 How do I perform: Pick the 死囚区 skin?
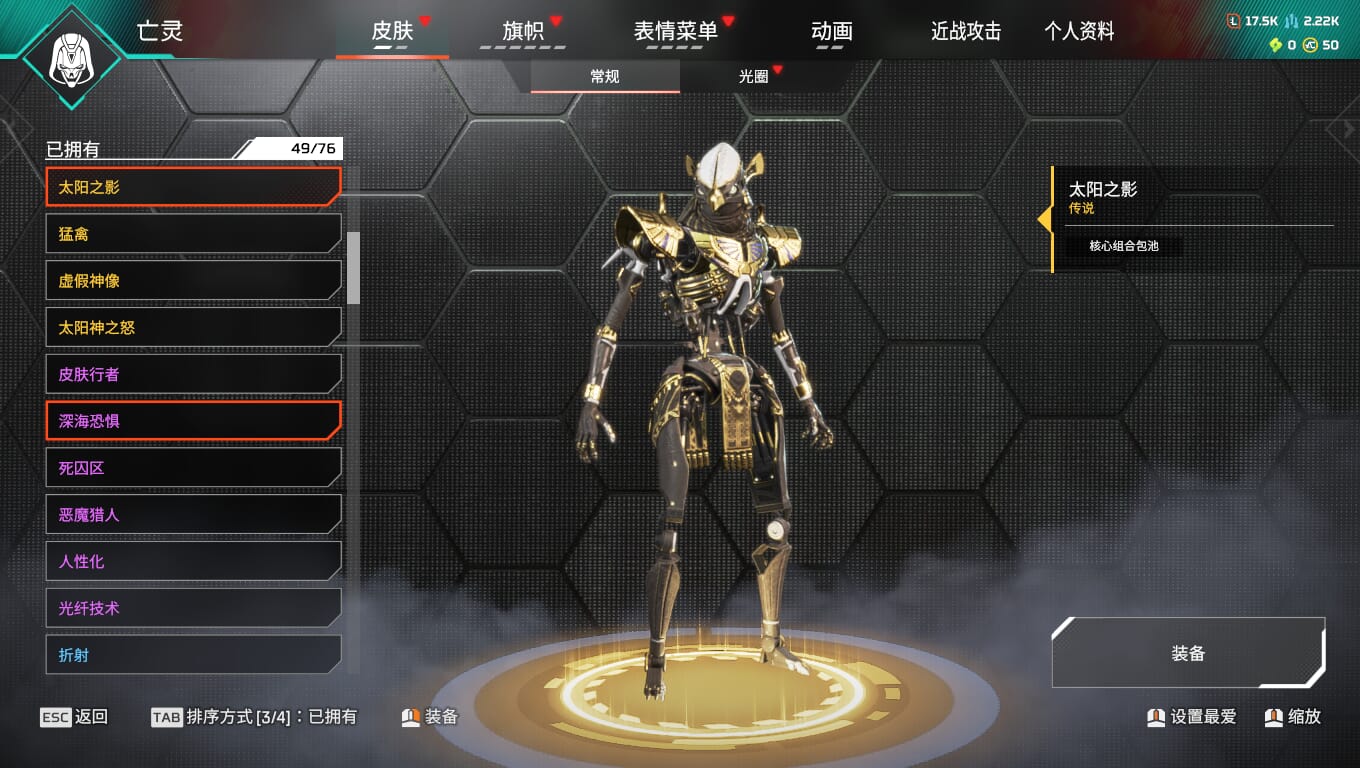pyautogui.click(x=193, y=468)
